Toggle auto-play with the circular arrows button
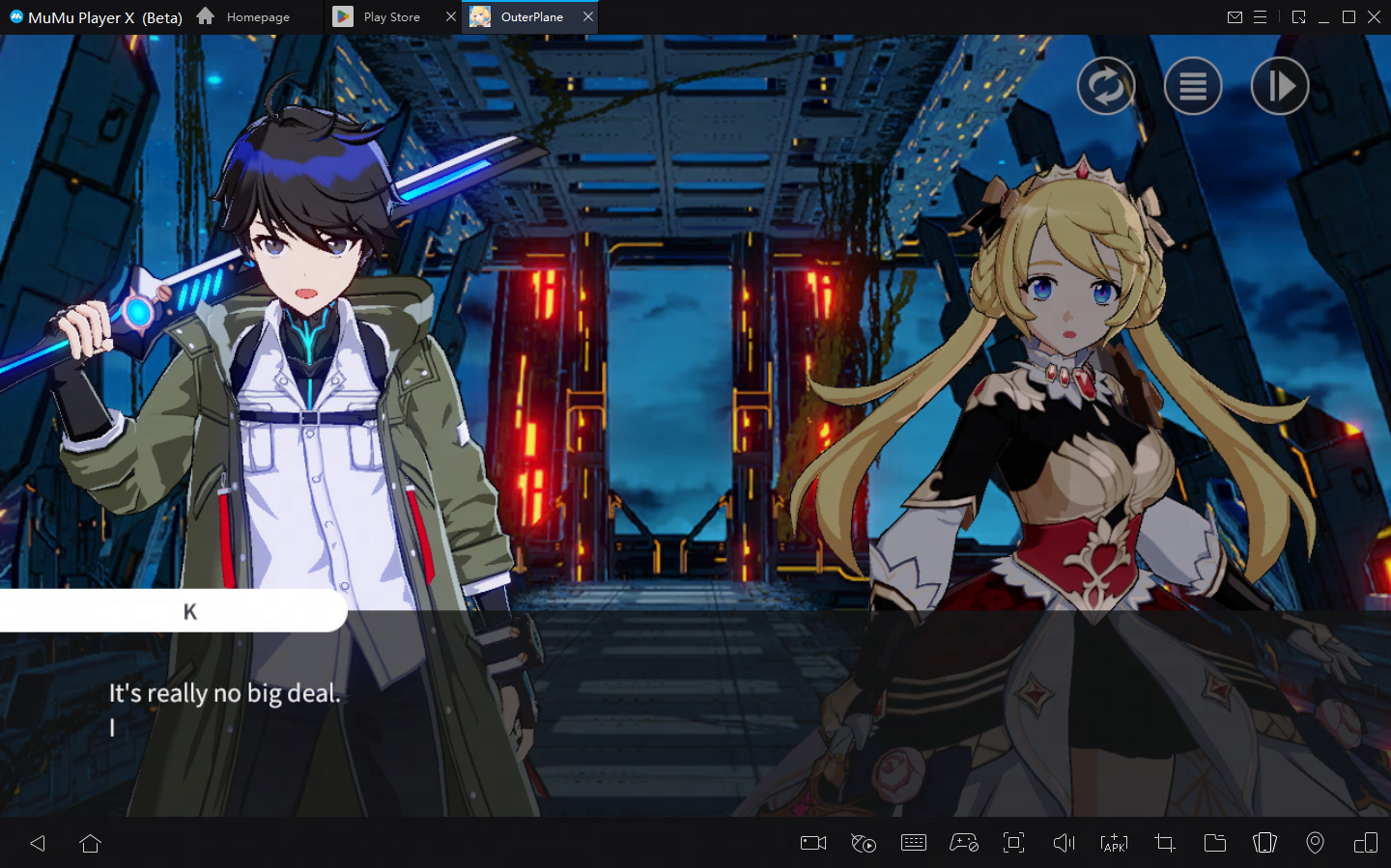 coord(1106,87)
